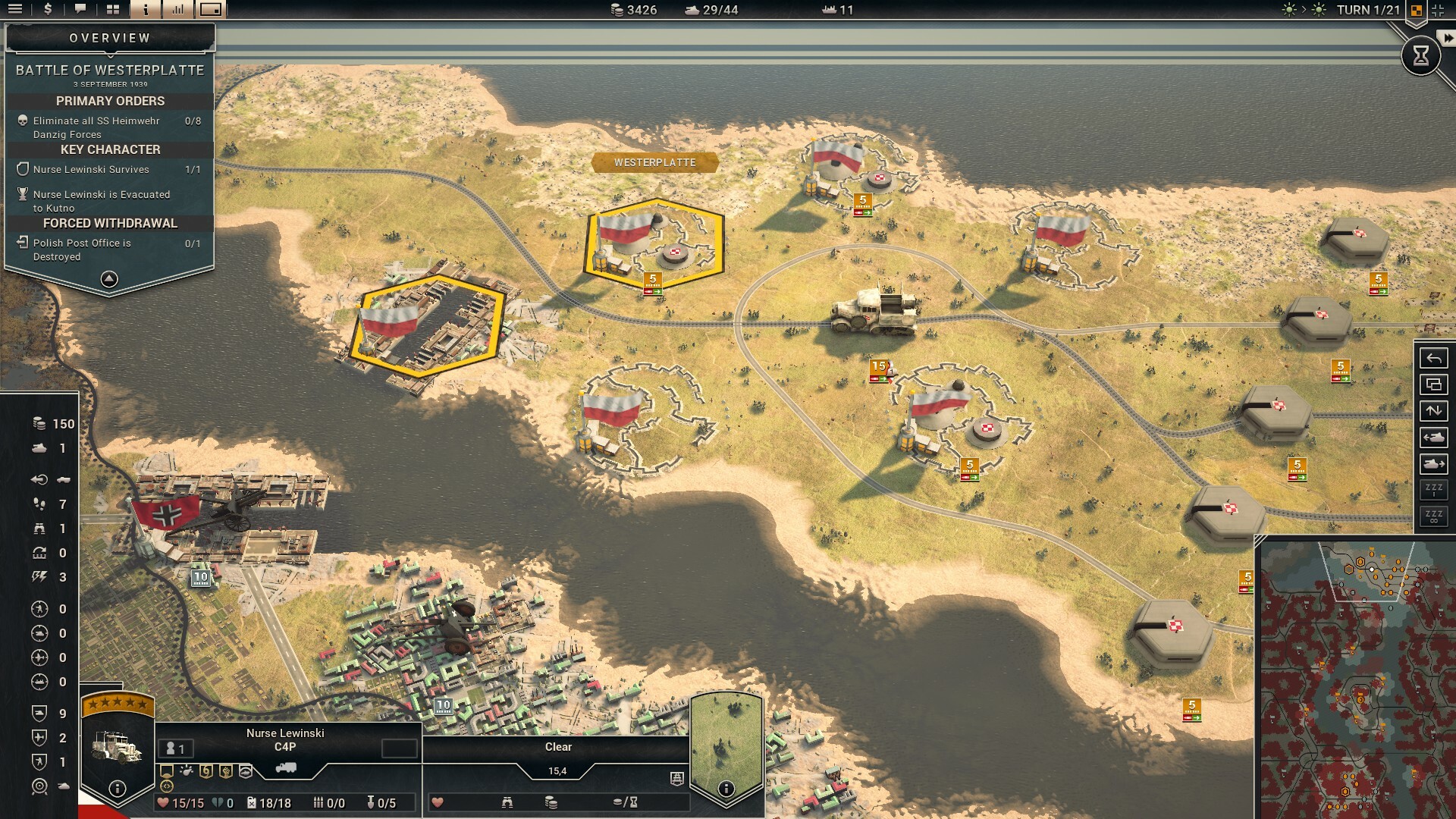The height and width of the screenshot is (819, 1456).
Task: Open the statistics bar chart icon
Action: pos(178,11)
